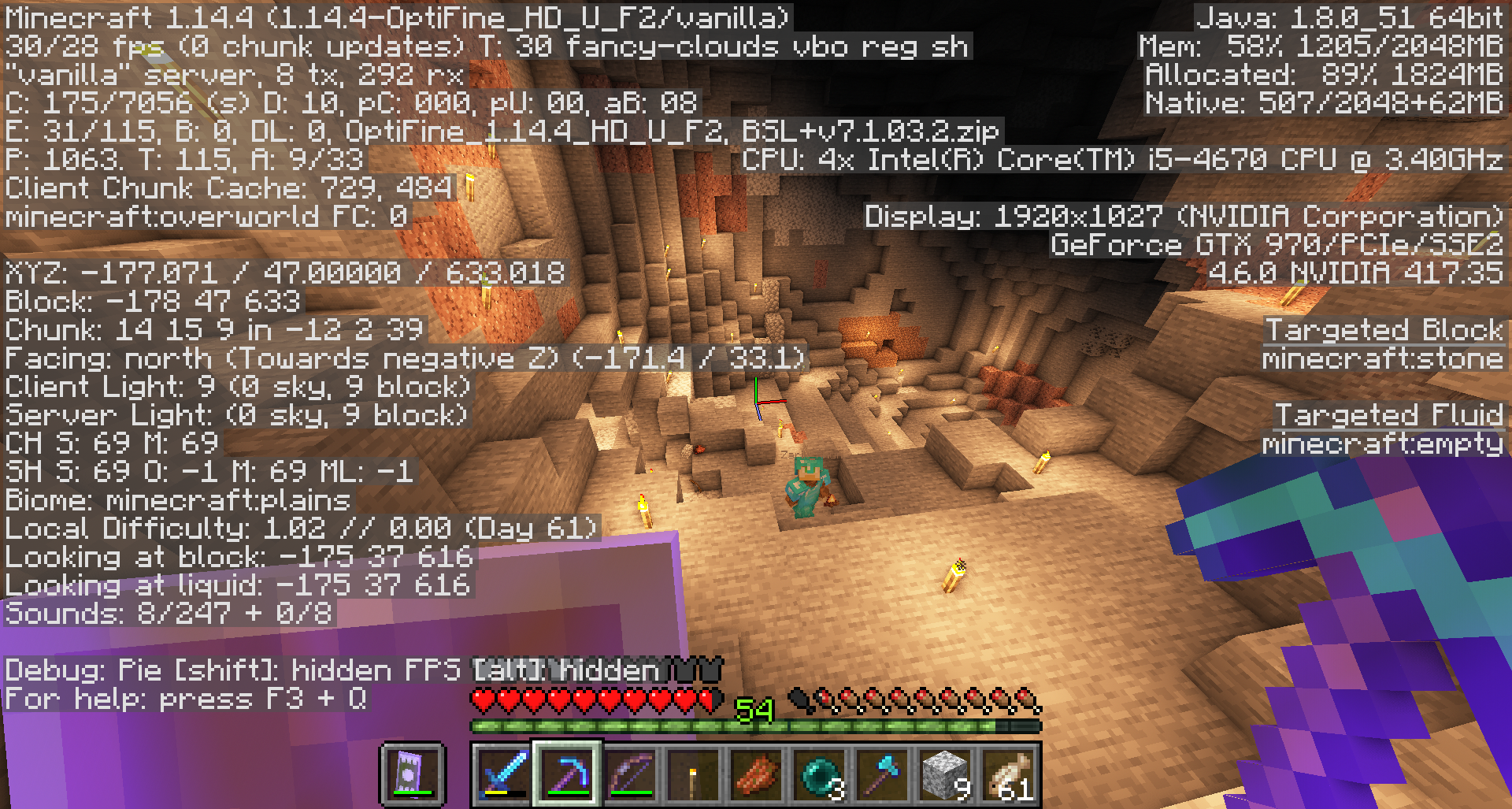Switch to the diamond axe slot

click(882, 774)
